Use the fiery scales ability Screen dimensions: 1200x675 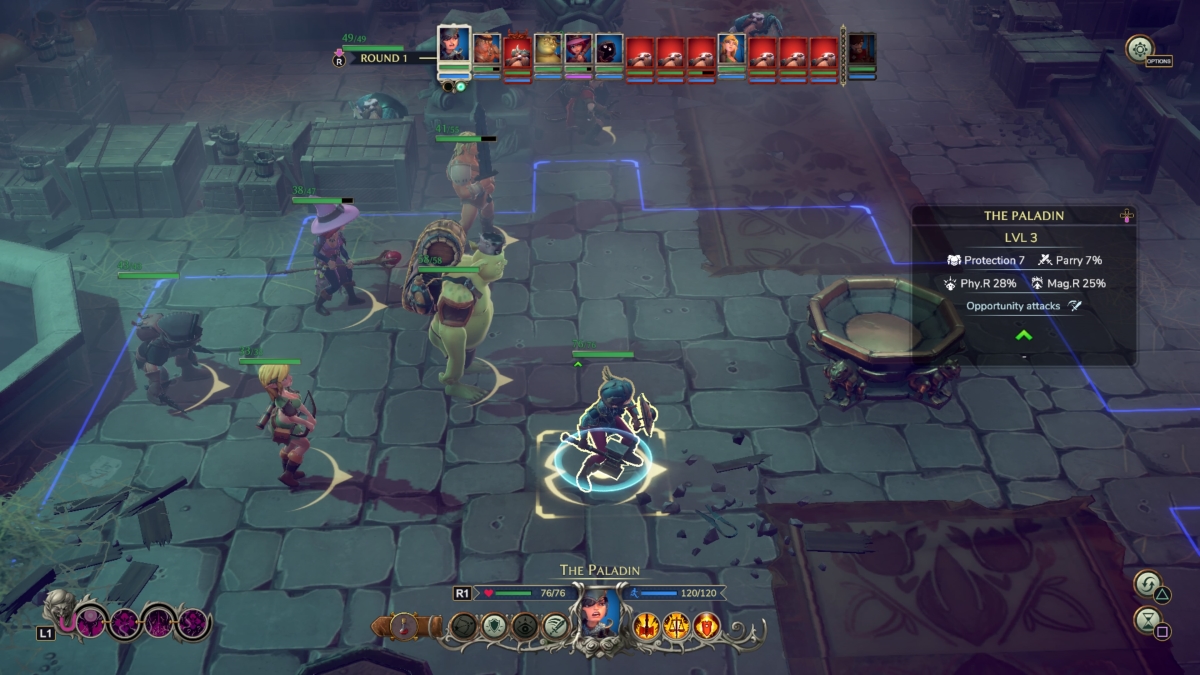tap(677, 627)
